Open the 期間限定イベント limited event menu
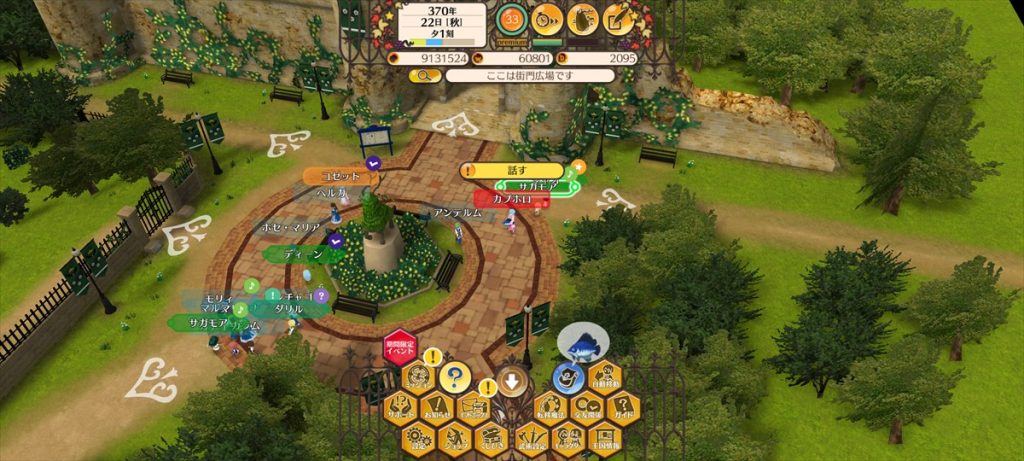Viewport: 1024px width, 461px height. 400,349
